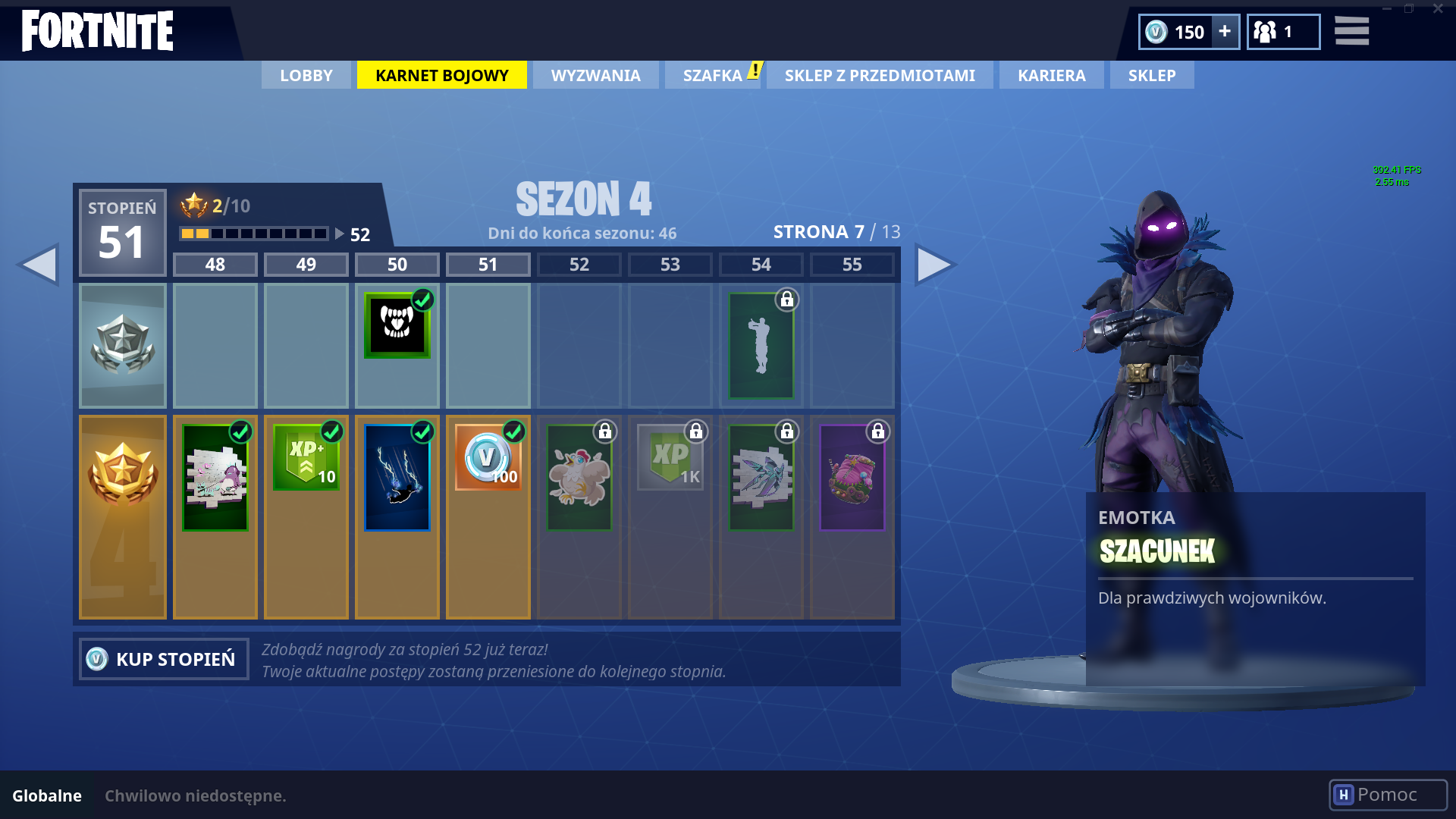Screen dimensions: 1456x819
Task: Click the XP+ 10 boost reward at tier 49
Action: click(306, 457)
